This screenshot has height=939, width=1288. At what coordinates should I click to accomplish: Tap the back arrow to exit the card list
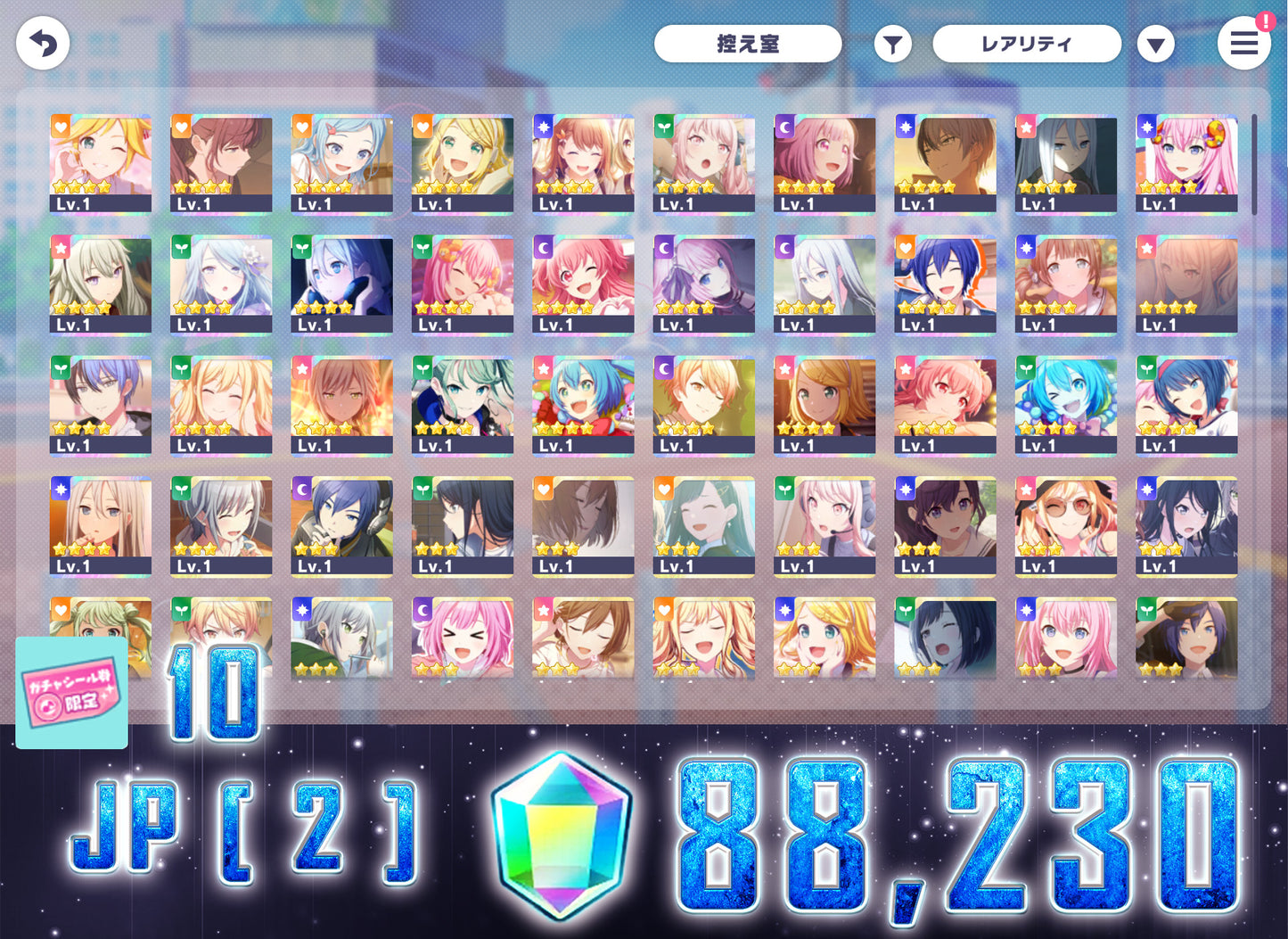point(42,42)
